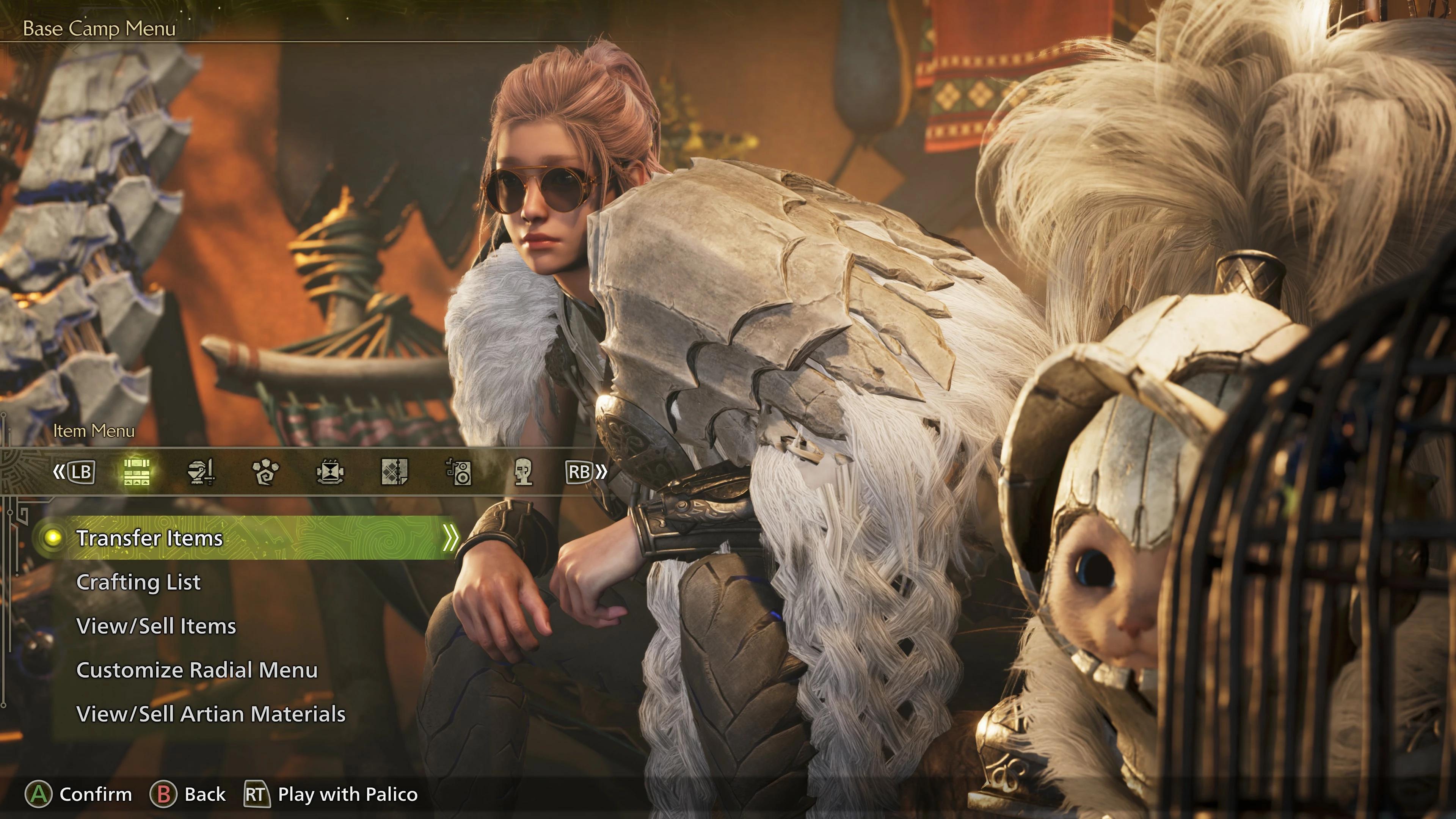
Task: Choose View/Sell Items
Action: (156, 626)
